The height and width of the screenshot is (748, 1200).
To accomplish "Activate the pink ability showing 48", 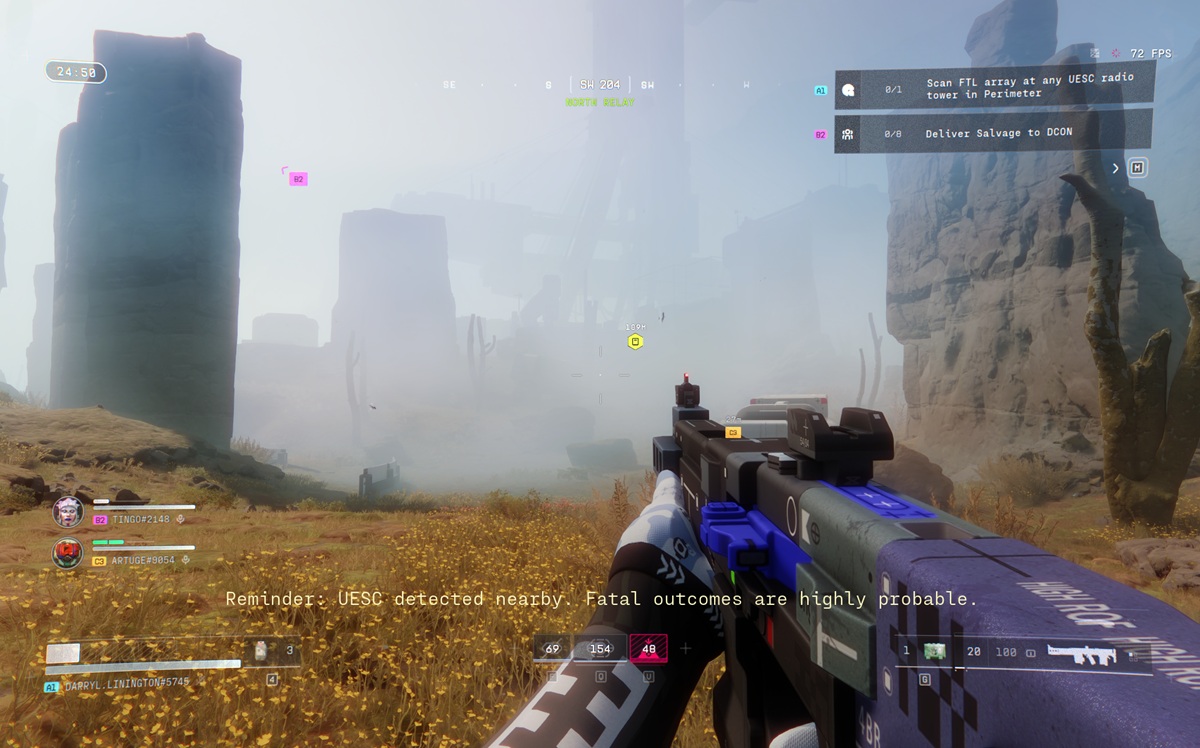I will pyautogui.click(x=648, y=649).
